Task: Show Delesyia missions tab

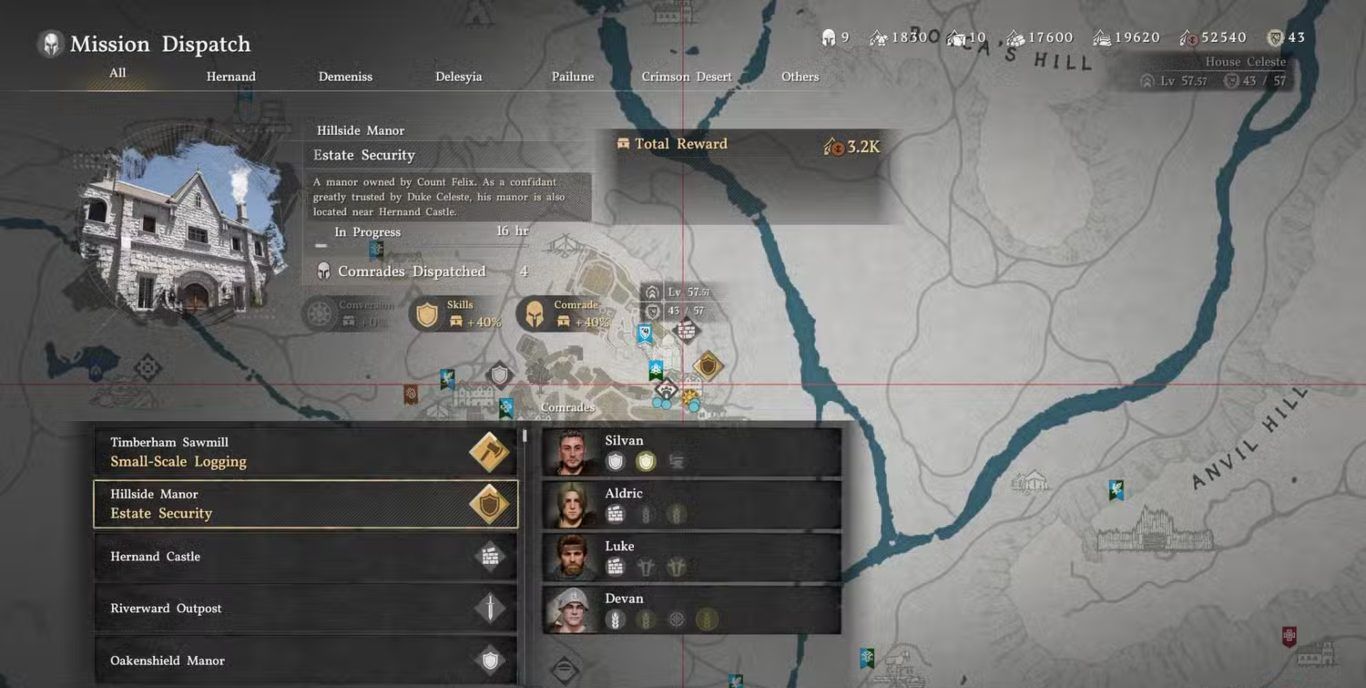Action: pyautogui.click(x=458, y=77)
